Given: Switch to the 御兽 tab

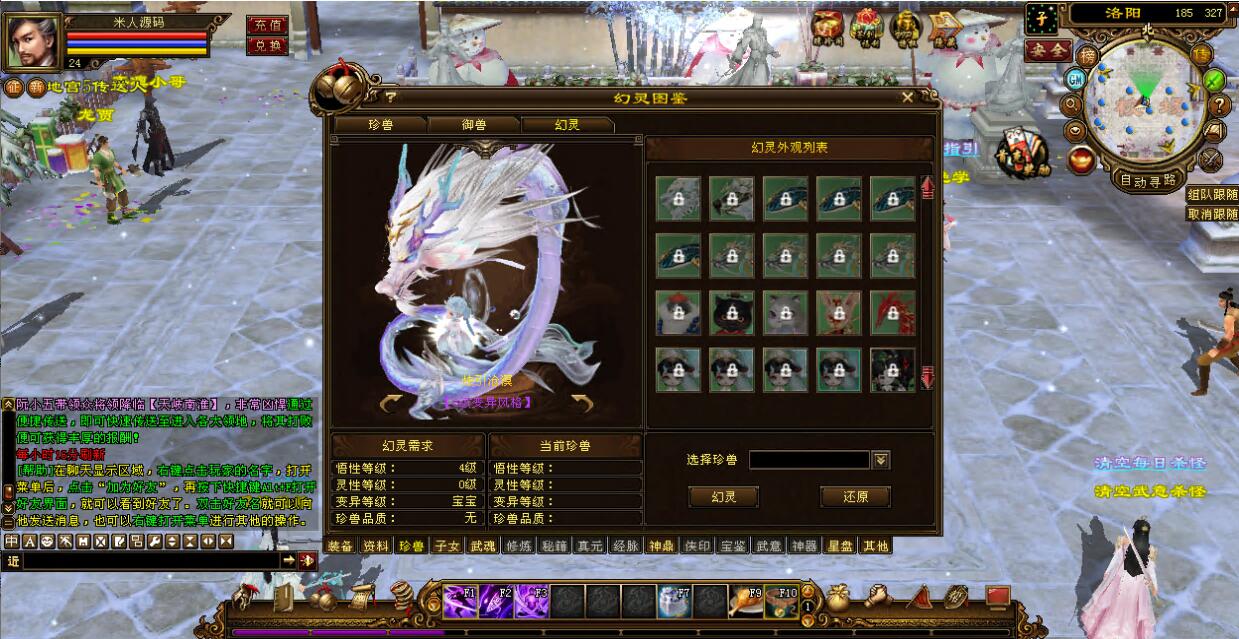Looking at the screenshot, I should 473,125.
